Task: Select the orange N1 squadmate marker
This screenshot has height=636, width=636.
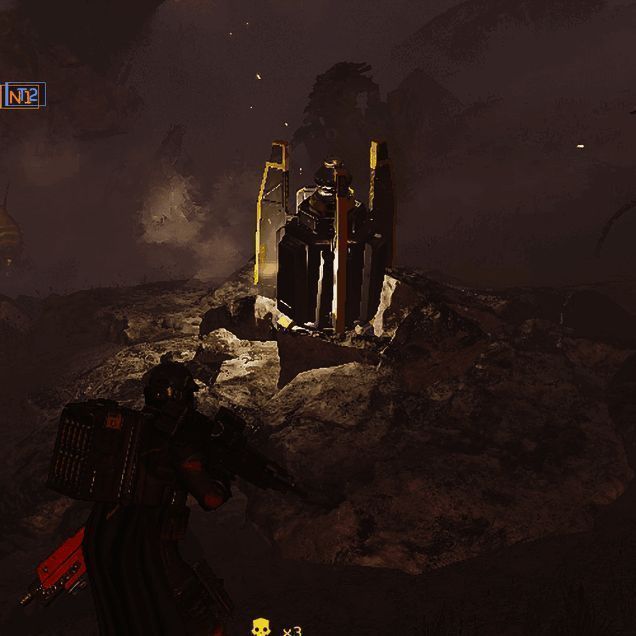Action: 21,96
